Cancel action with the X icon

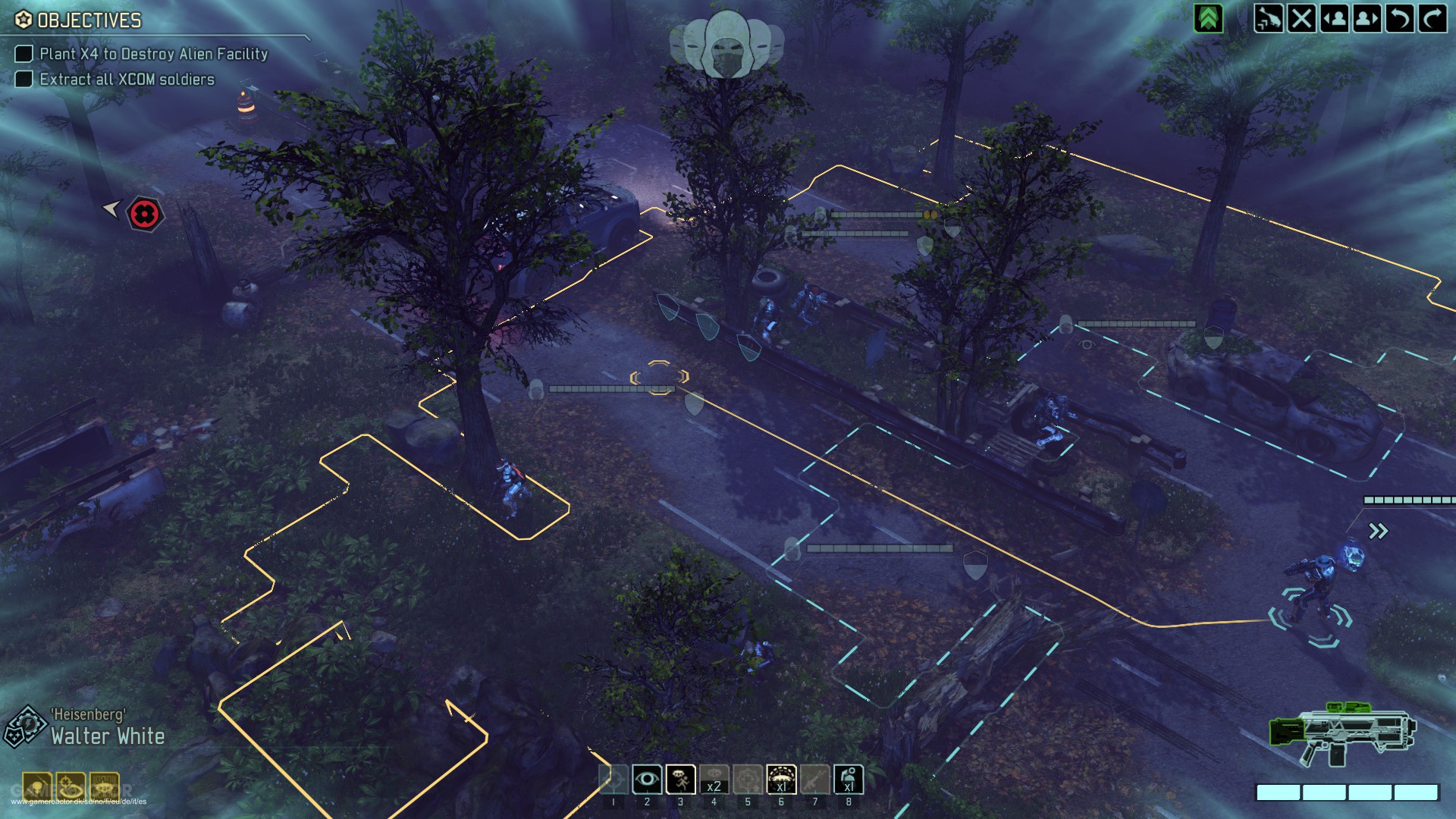click(x=1303, y=17)
